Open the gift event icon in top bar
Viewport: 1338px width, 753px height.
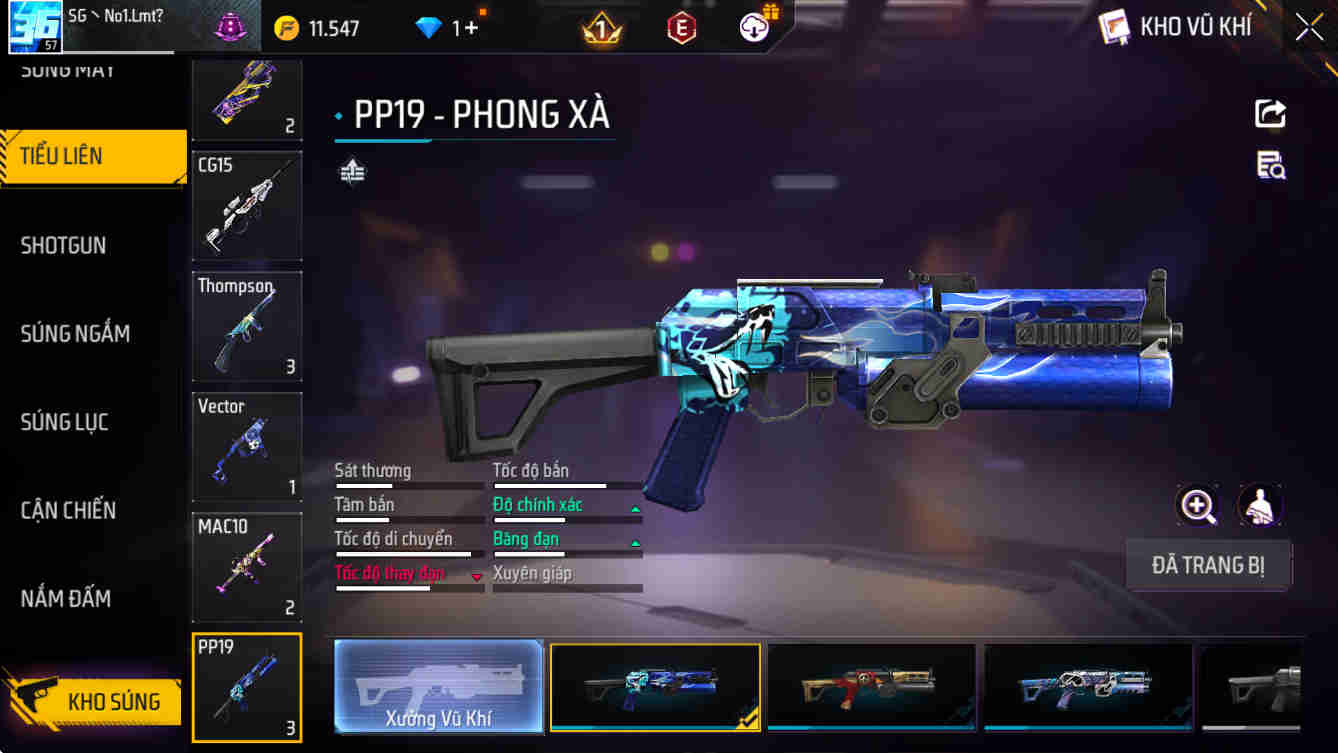point(754,27)
